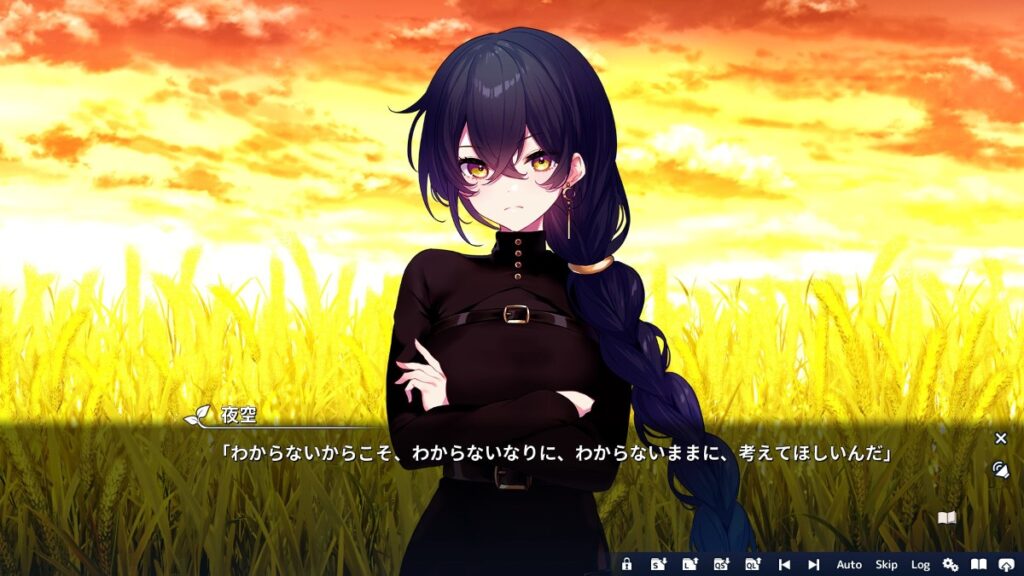Quick save with the QS icon
Screen dimensions: 1024x576
point(720,565)
